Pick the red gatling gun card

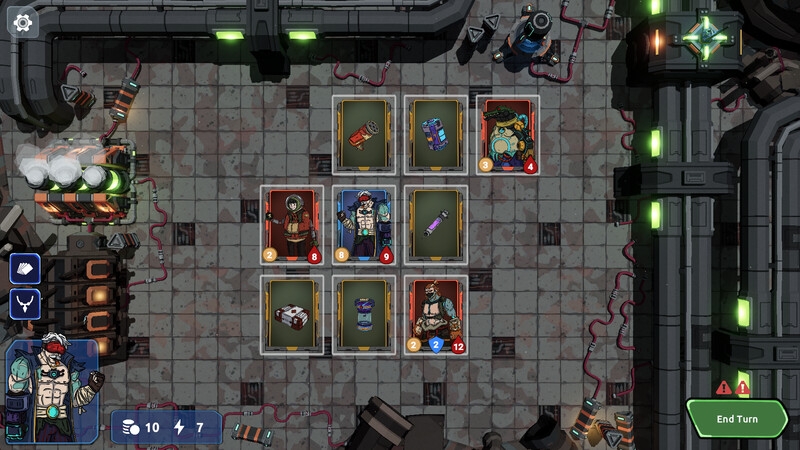pyautogui.click(x=364, y=135)
